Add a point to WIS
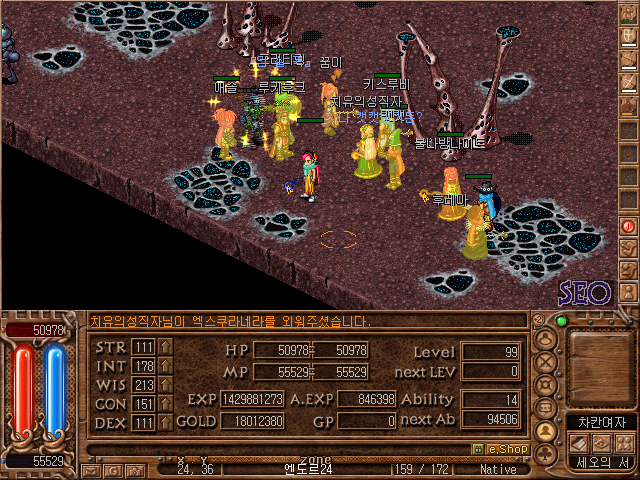This screenshot has width=640, height=480. click(165, 385)
